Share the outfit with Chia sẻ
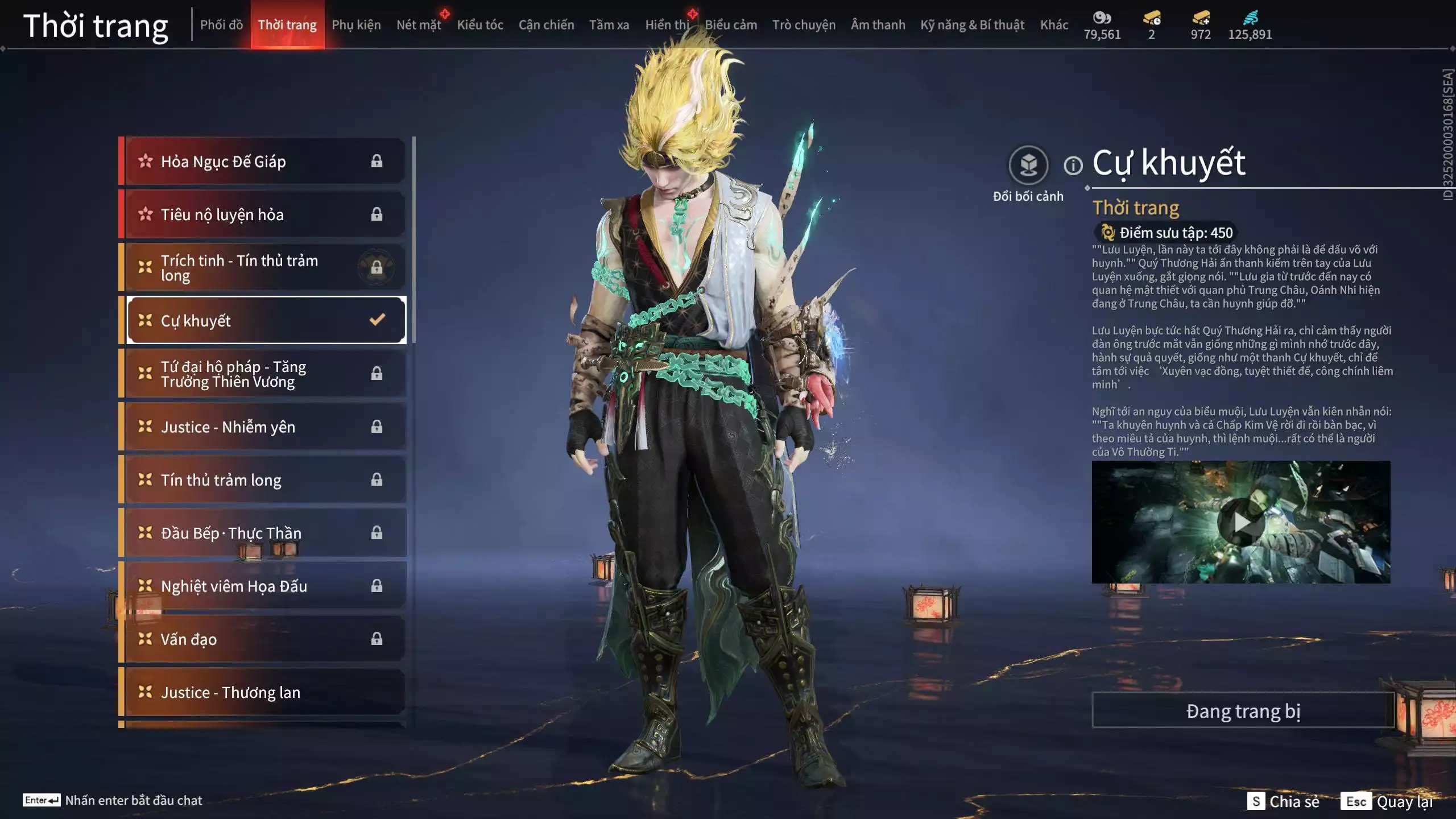Viewport: 1456px width, 819px height. pos(1284,801)
